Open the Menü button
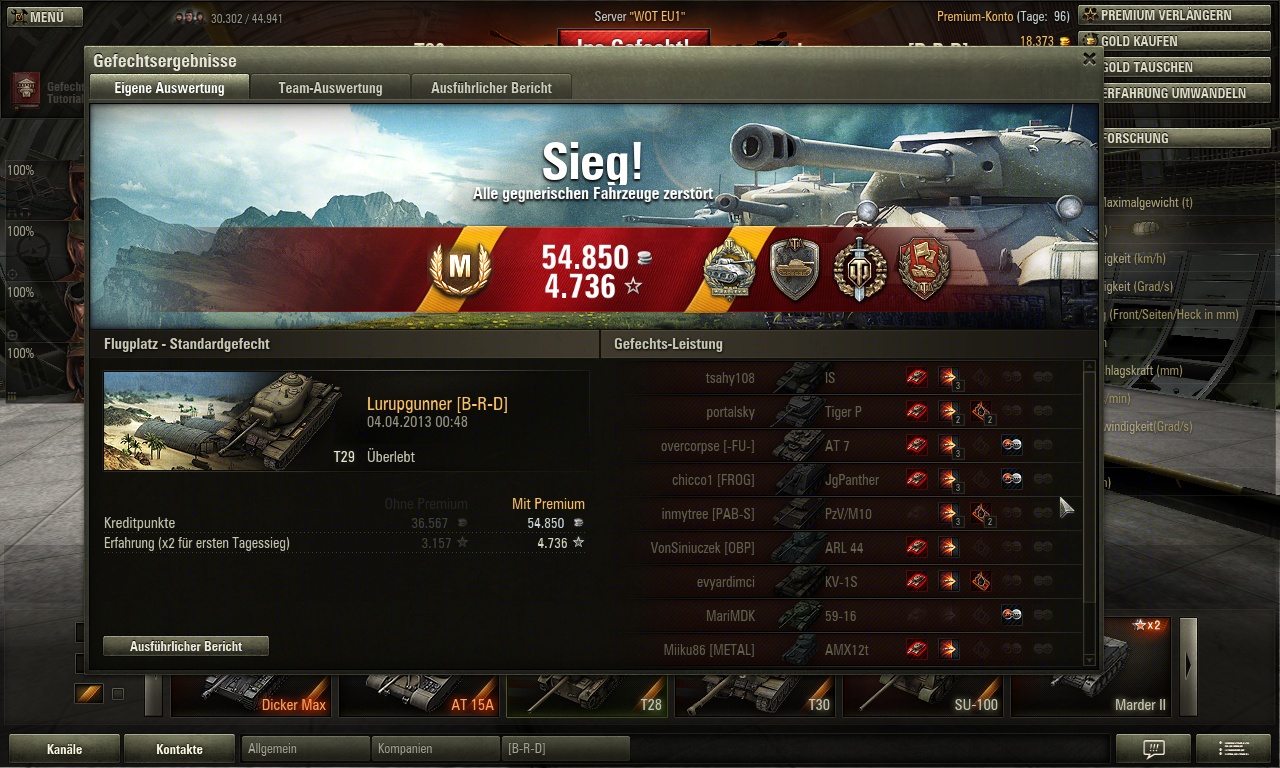The width and height of the screenshot is (1280, 768). pyautogui.click(x=40, y=17)
